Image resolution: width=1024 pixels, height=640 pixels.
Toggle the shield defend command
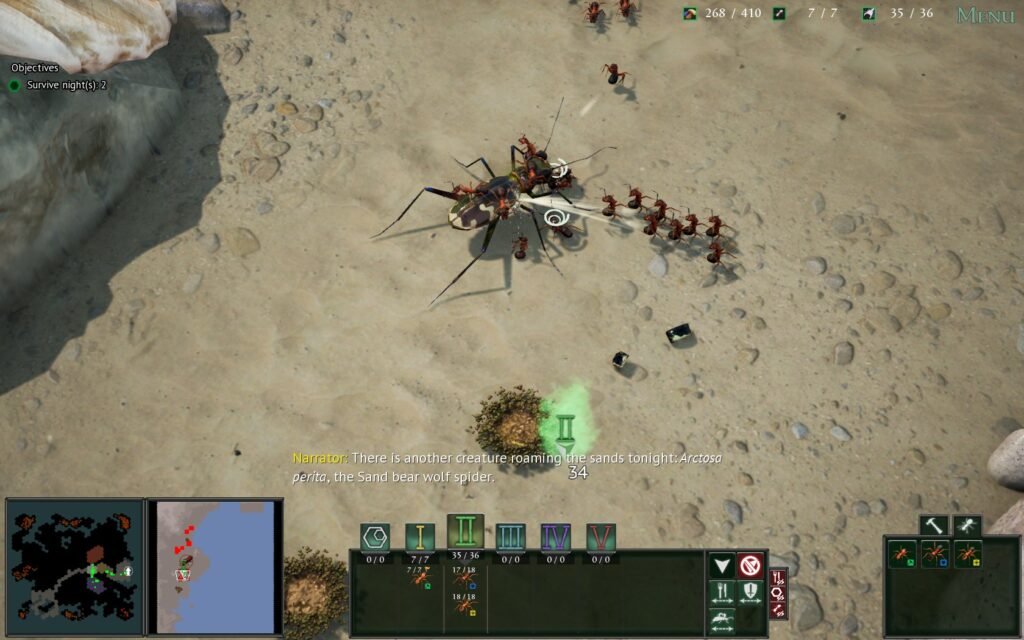coord(750,593)
